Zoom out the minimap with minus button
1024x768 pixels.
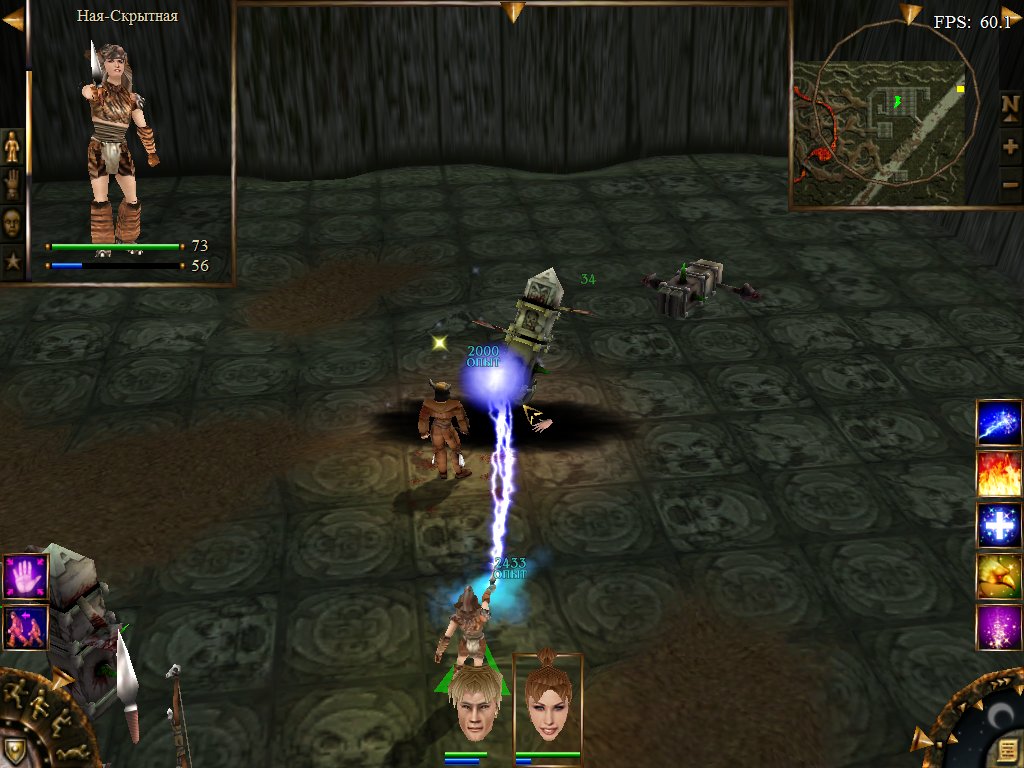[x=1010, y=184]
